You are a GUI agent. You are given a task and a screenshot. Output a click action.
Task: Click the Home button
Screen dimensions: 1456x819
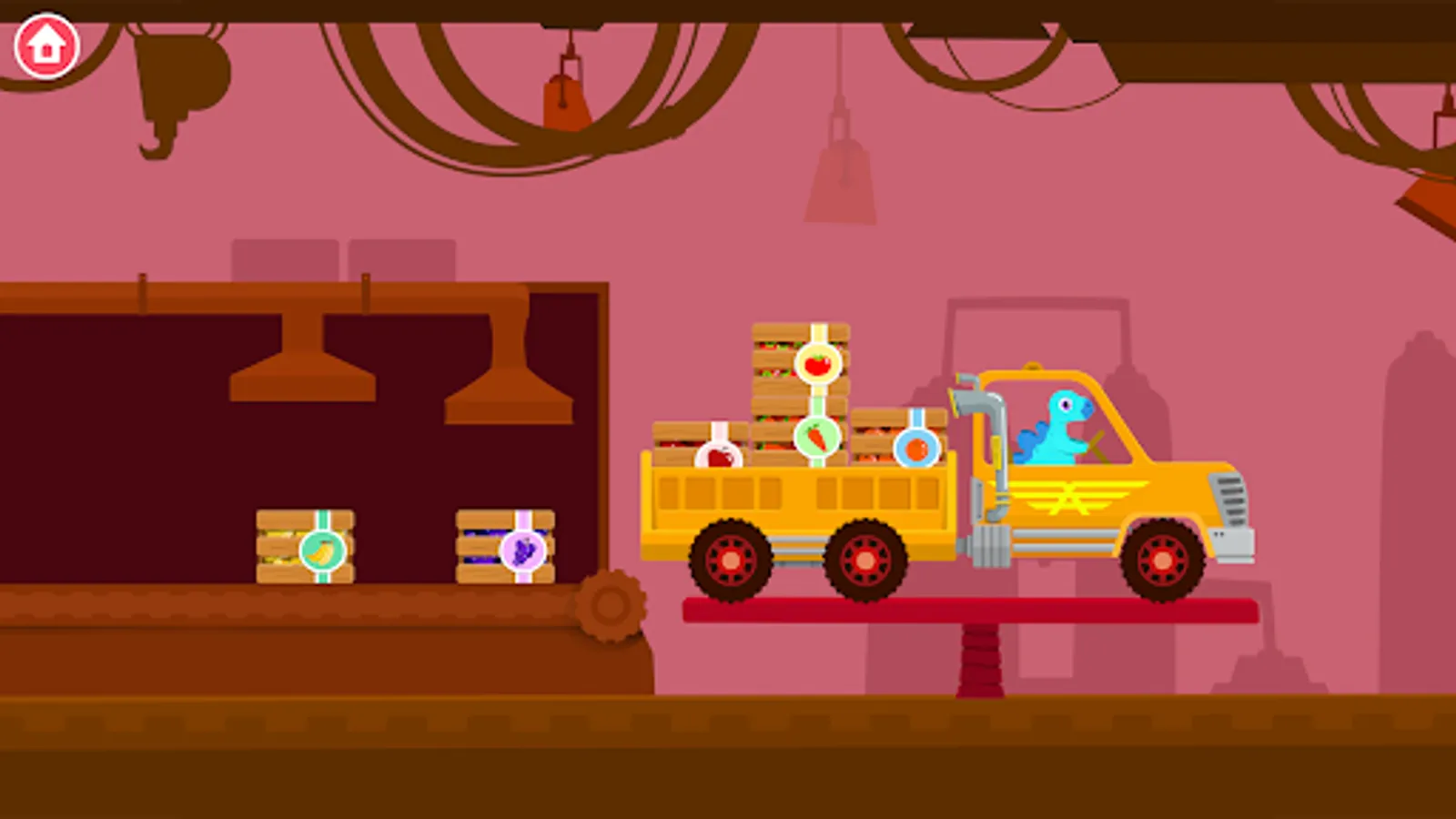coord(45,44)
